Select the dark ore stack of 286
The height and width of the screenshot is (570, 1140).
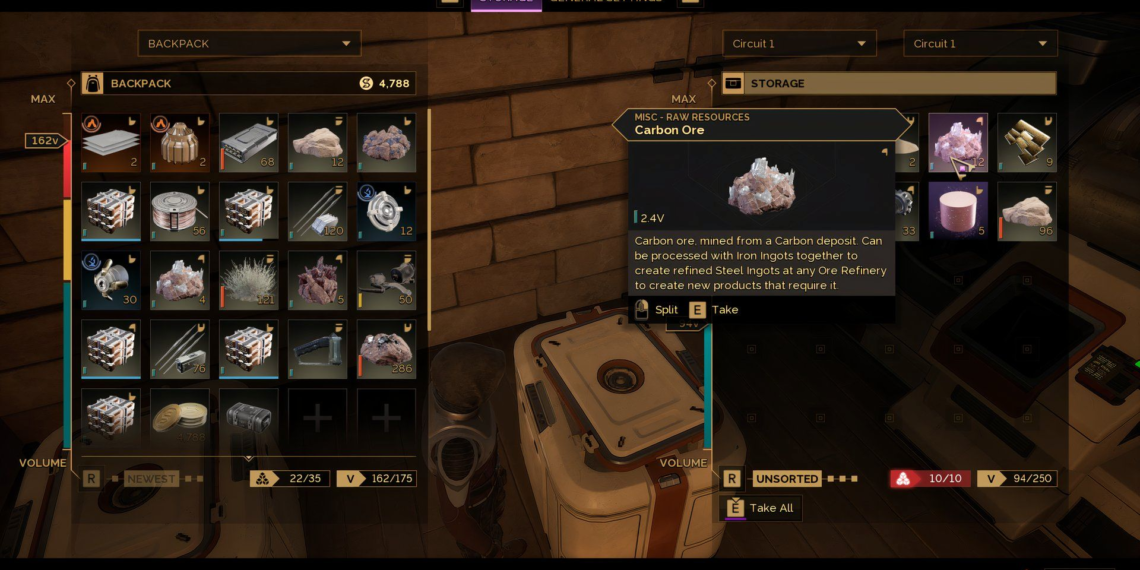click(386, 349)
